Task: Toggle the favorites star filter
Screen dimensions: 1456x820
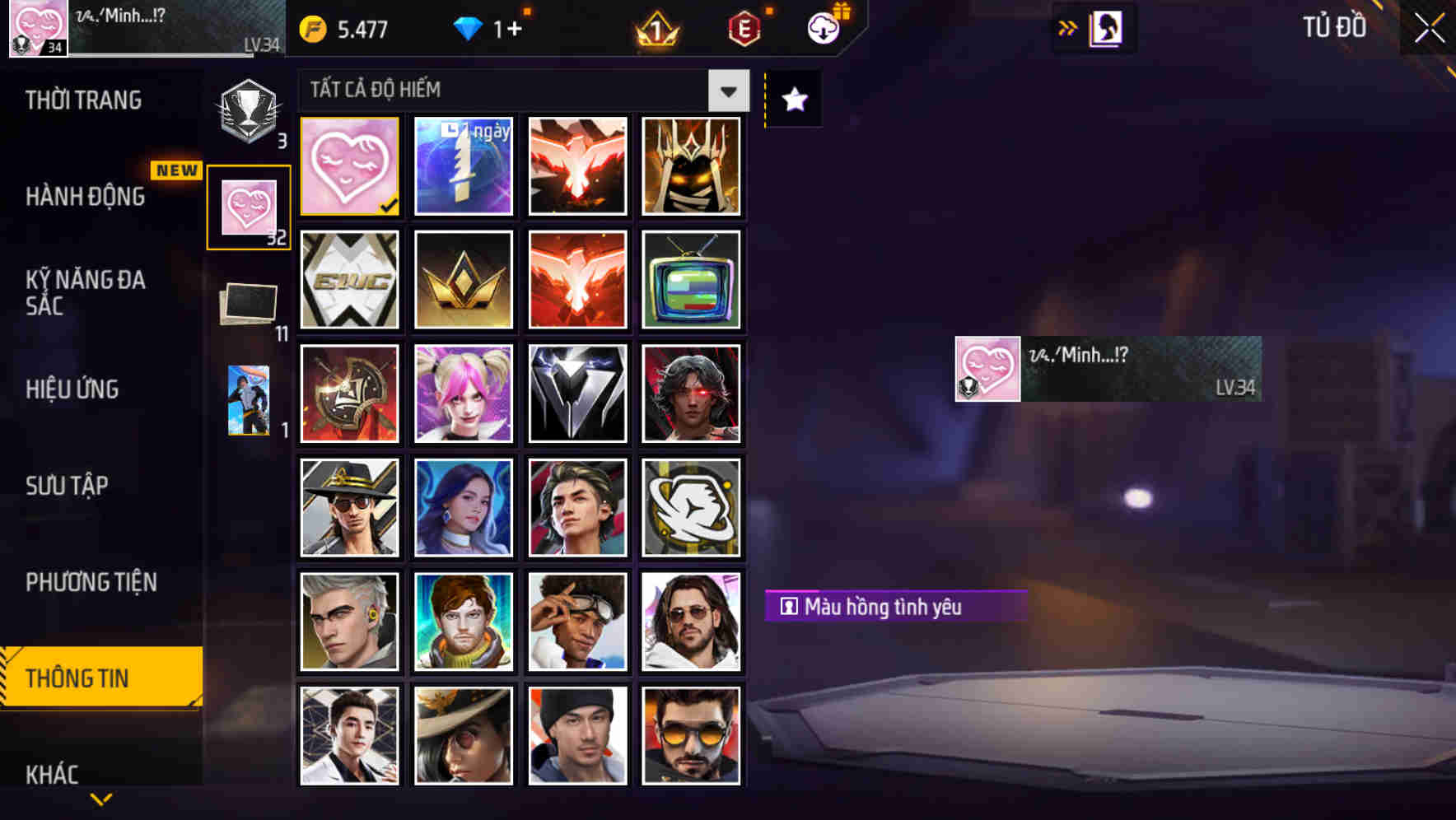Action: 791,100
